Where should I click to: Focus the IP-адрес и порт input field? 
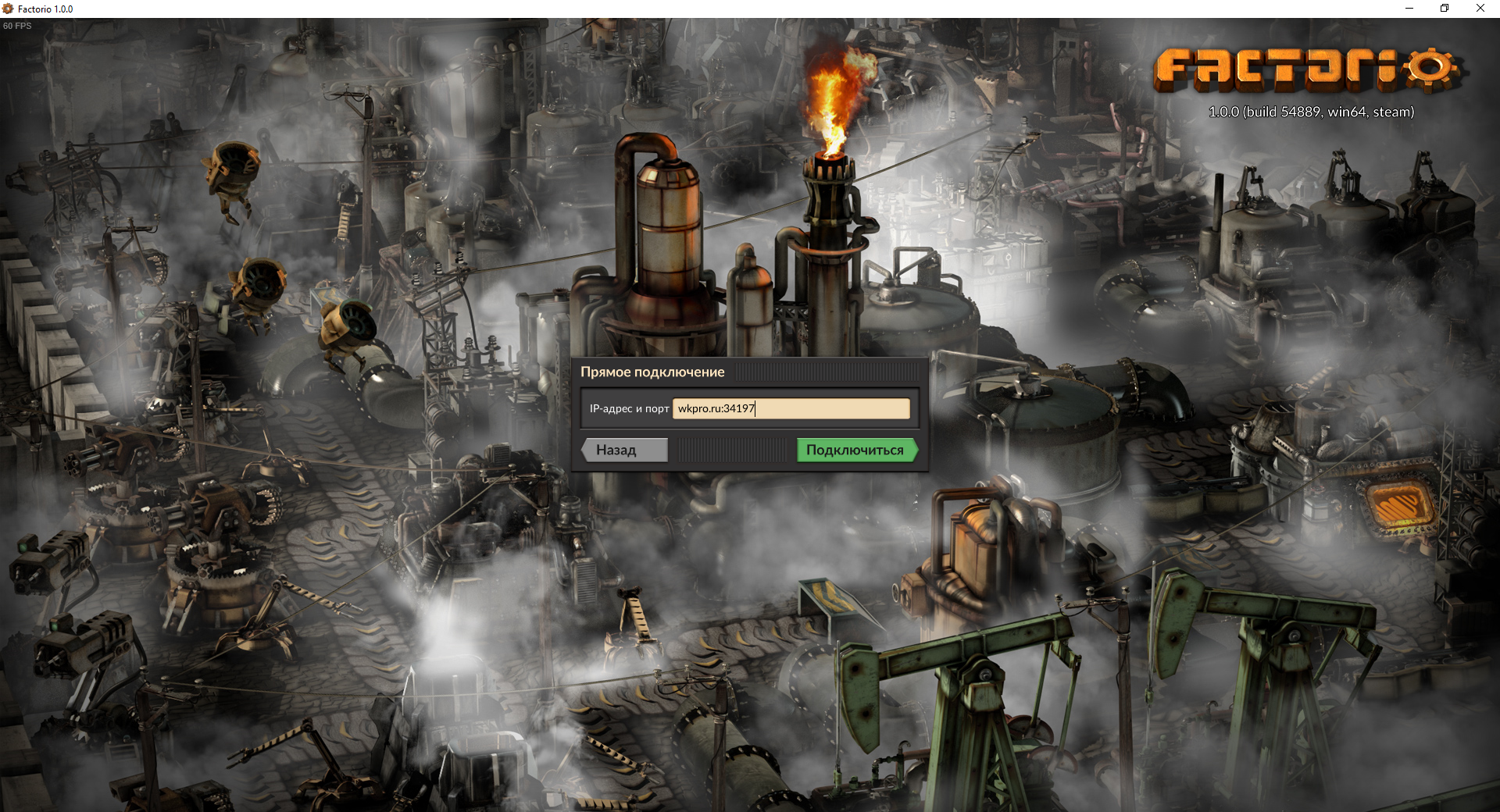[x=791, y=408]
